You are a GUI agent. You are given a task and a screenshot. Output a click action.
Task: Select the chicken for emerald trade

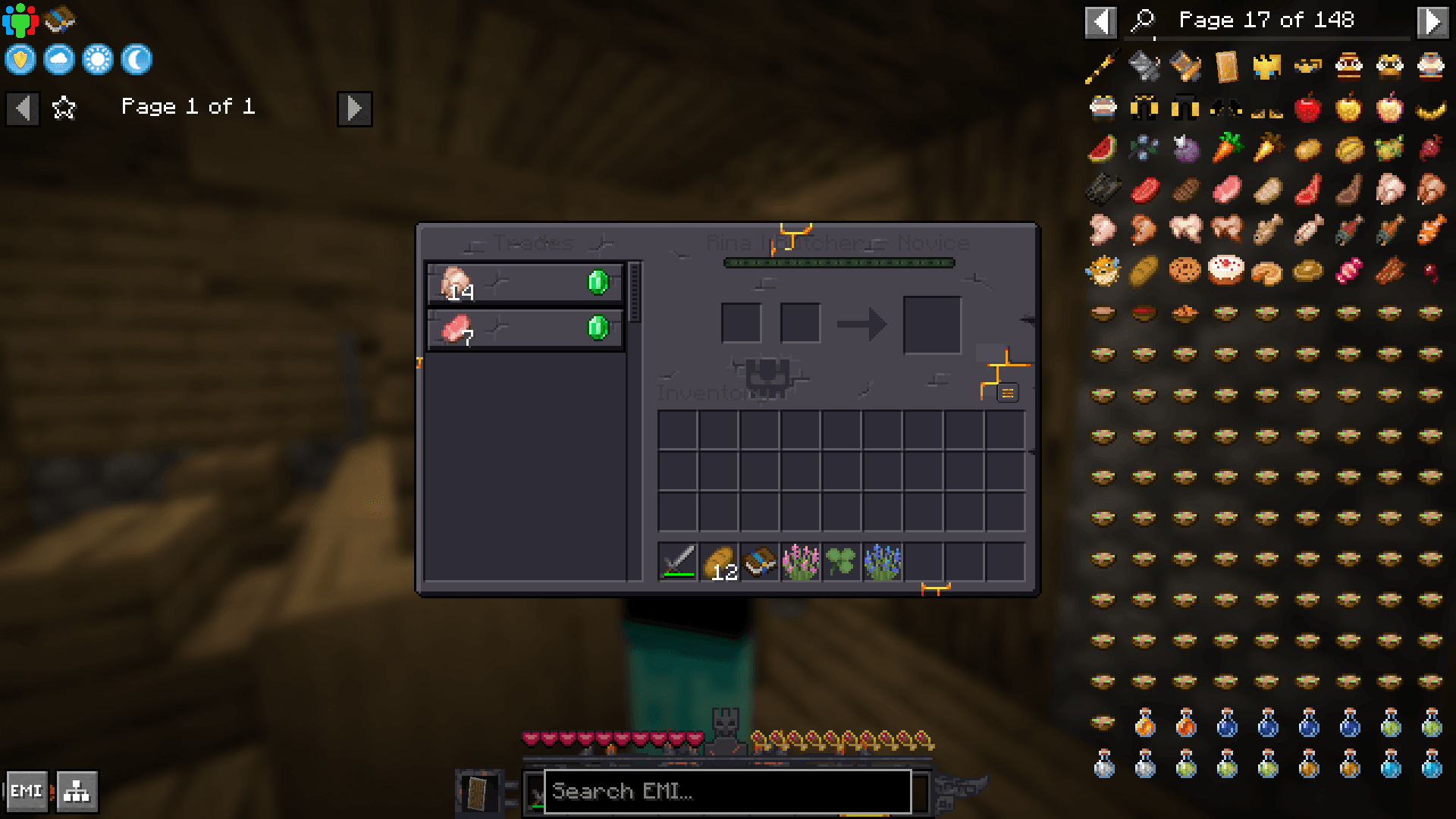(525, 284)
